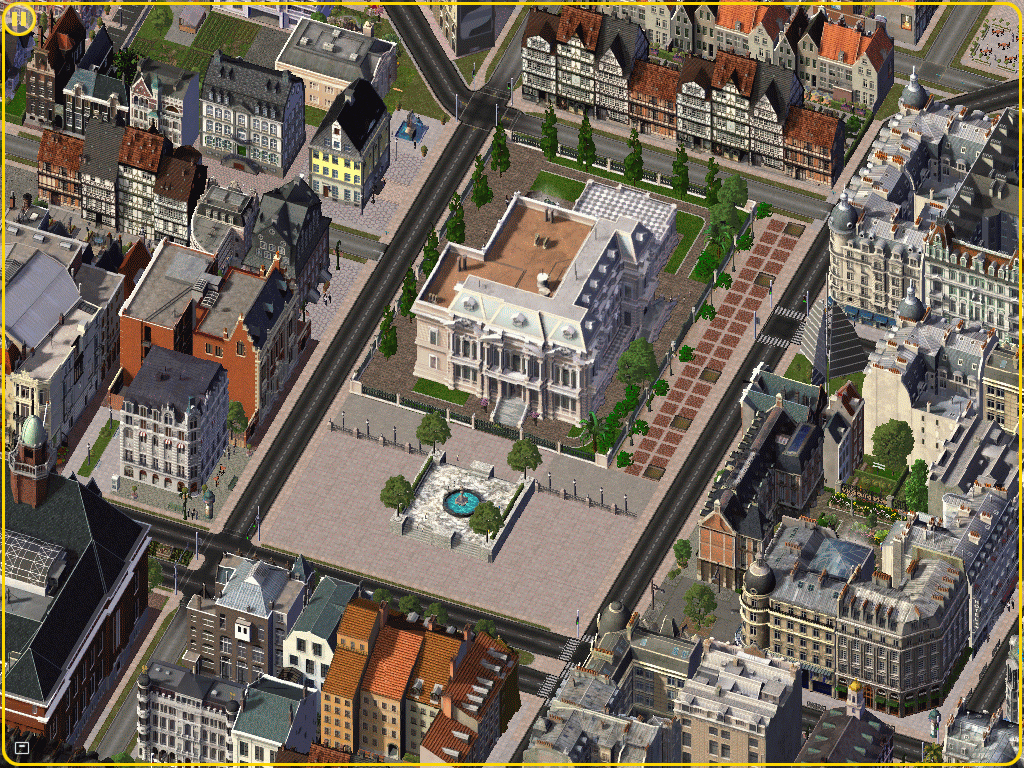This screenshot has width=1024, height=768.
Task: Click the small white panel restore icon
Action: (22, 747)
